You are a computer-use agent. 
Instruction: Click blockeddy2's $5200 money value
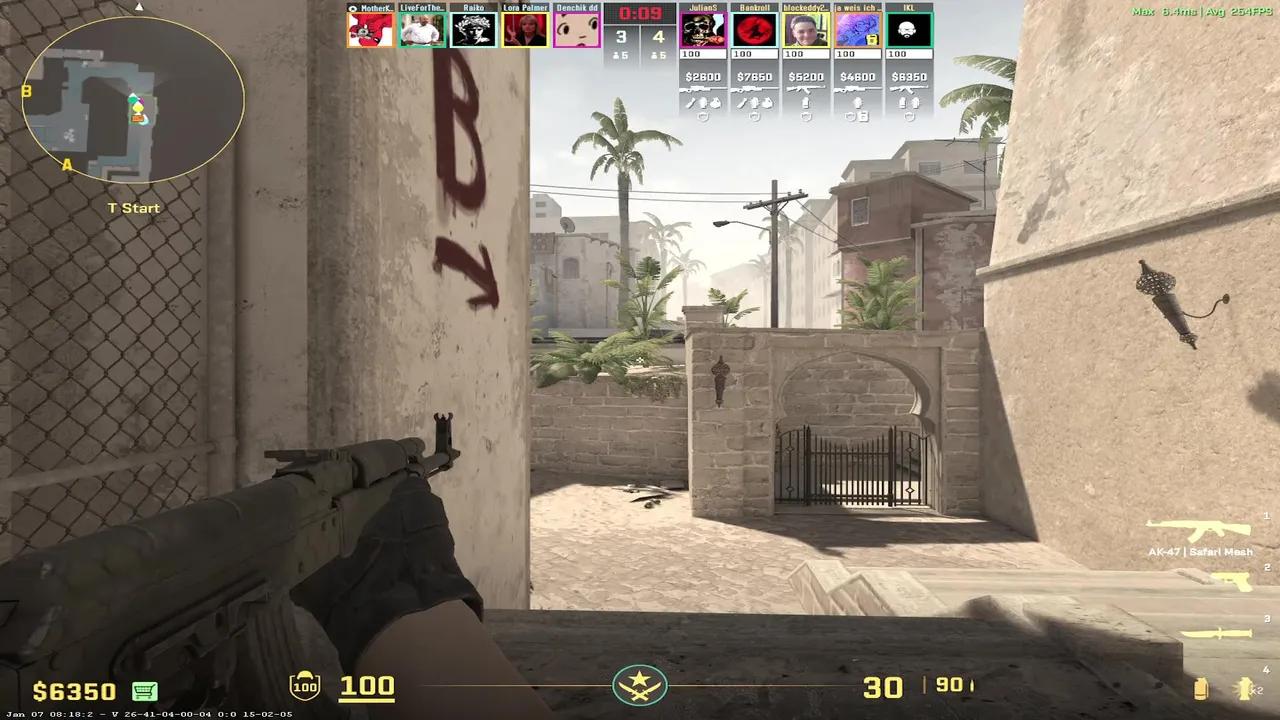(x=806, y=76)
